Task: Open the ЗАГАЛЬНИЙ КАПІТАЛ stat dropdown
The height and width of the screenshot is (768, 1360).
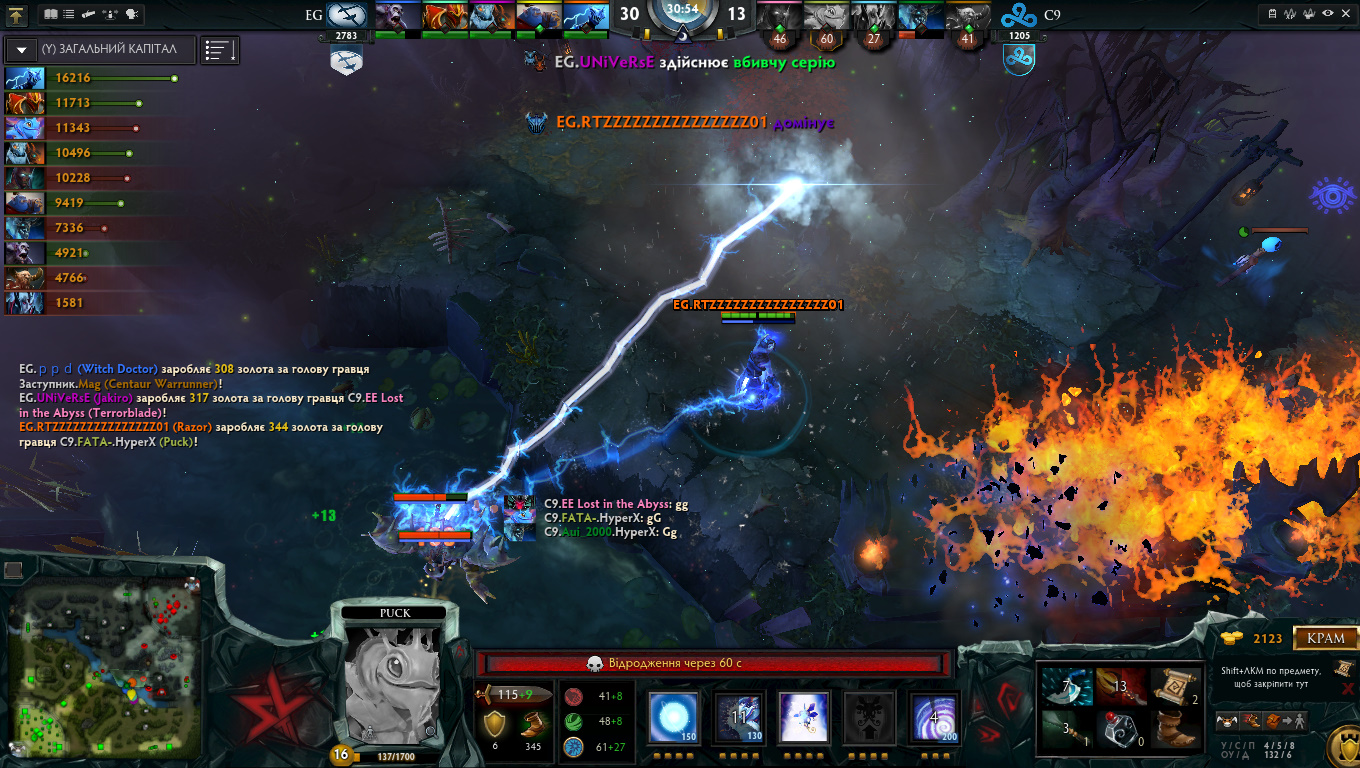Action: [21, 49]
